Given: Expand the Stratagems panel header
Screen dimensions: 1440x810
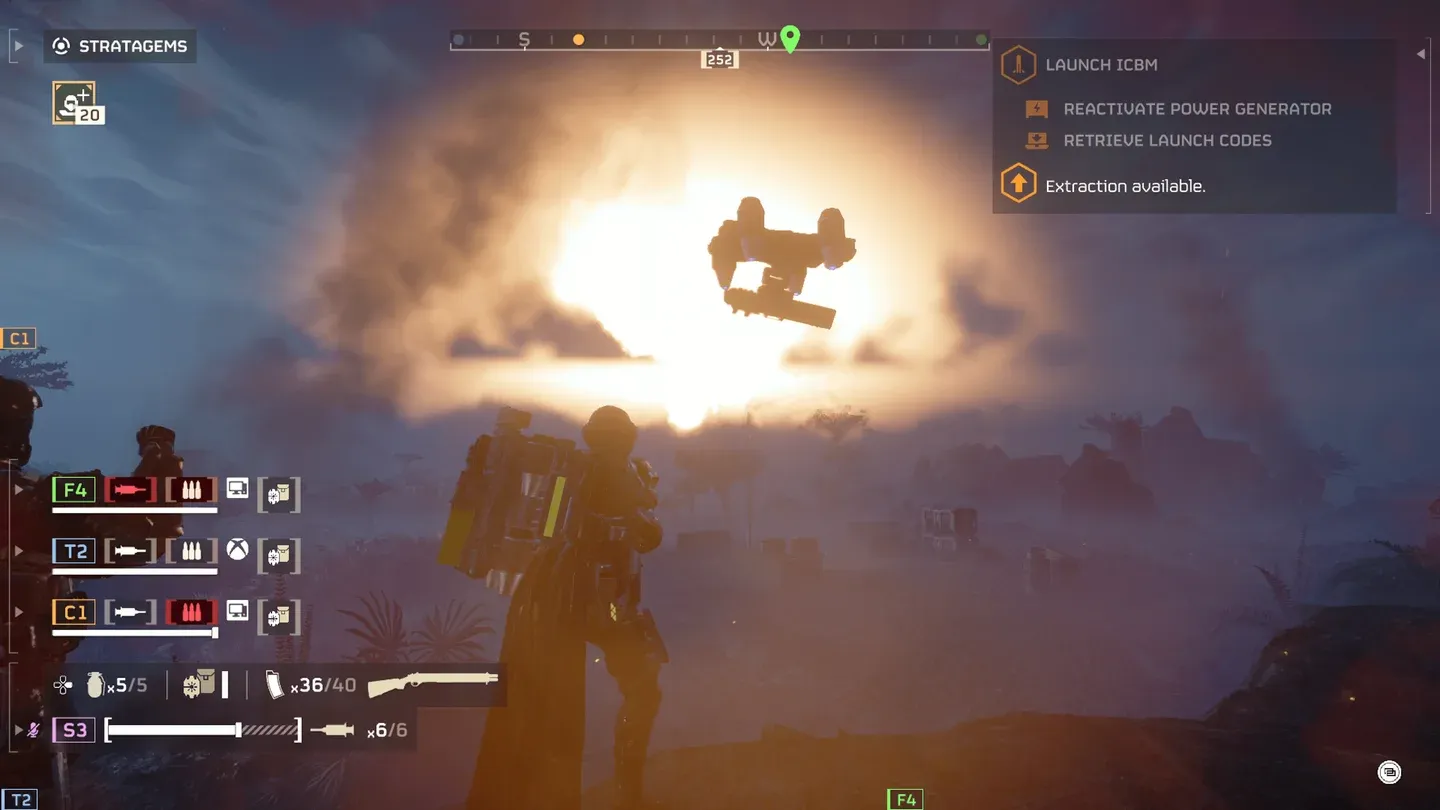Looking at the screenshot, I should tap(120, 47).
